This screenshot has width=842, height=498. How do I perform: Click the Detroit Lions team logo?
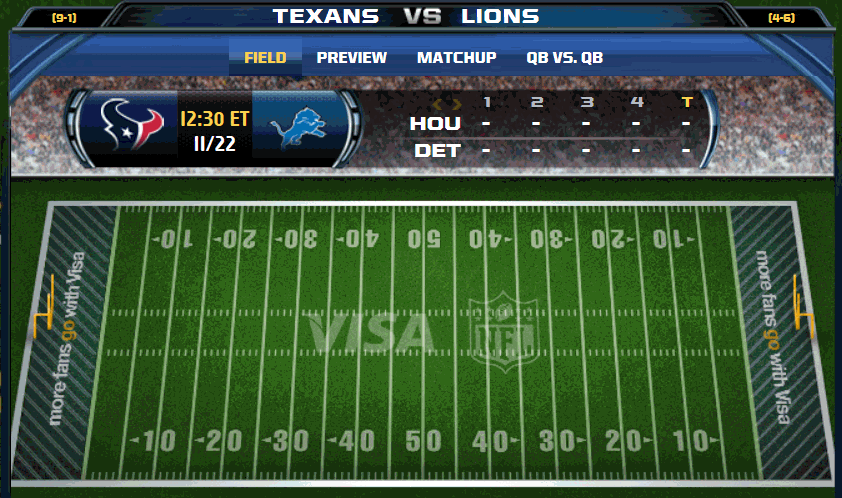(296, 127)
